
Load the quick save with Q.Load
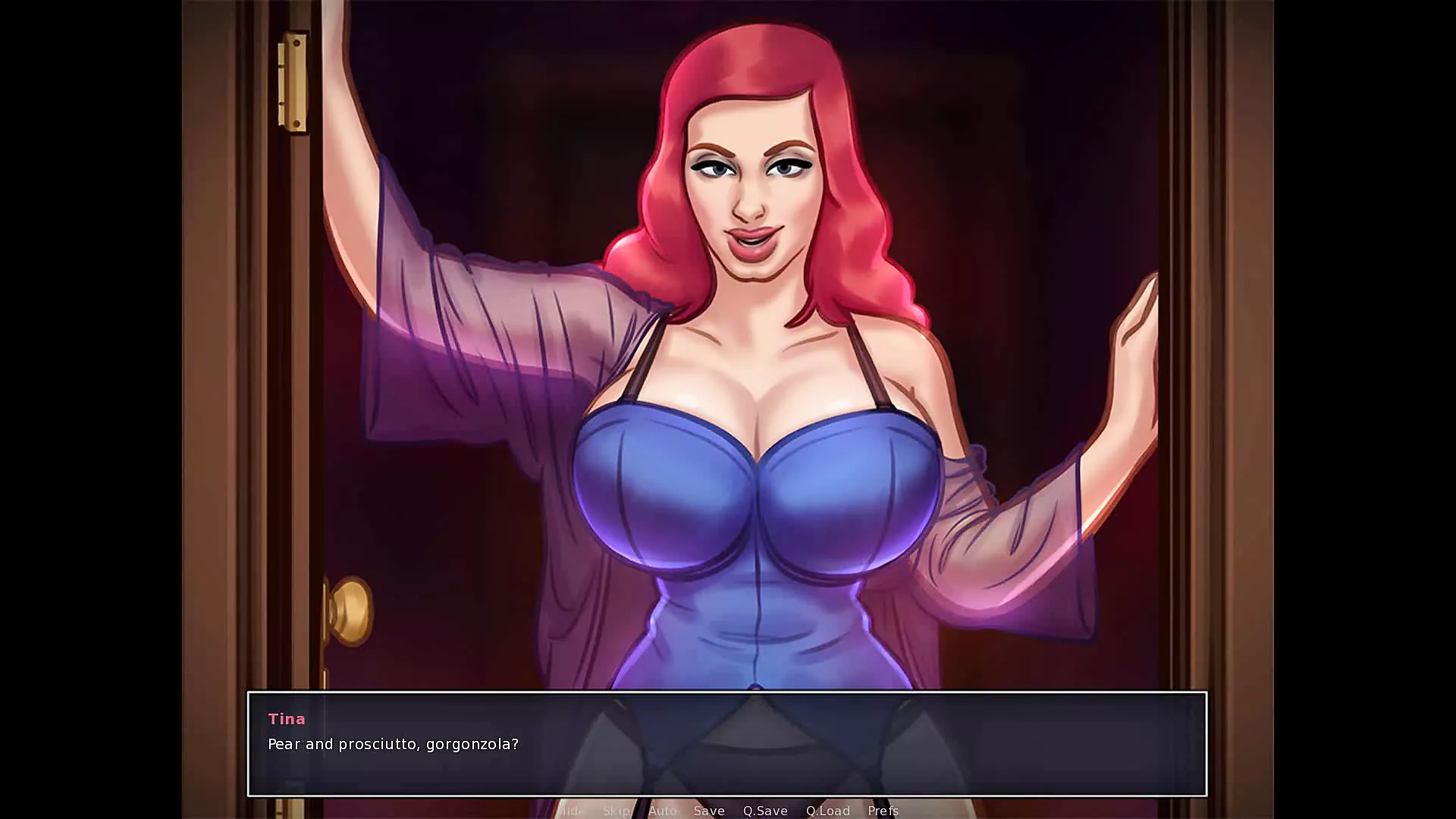pyautogui.click(x=827, y=811)
